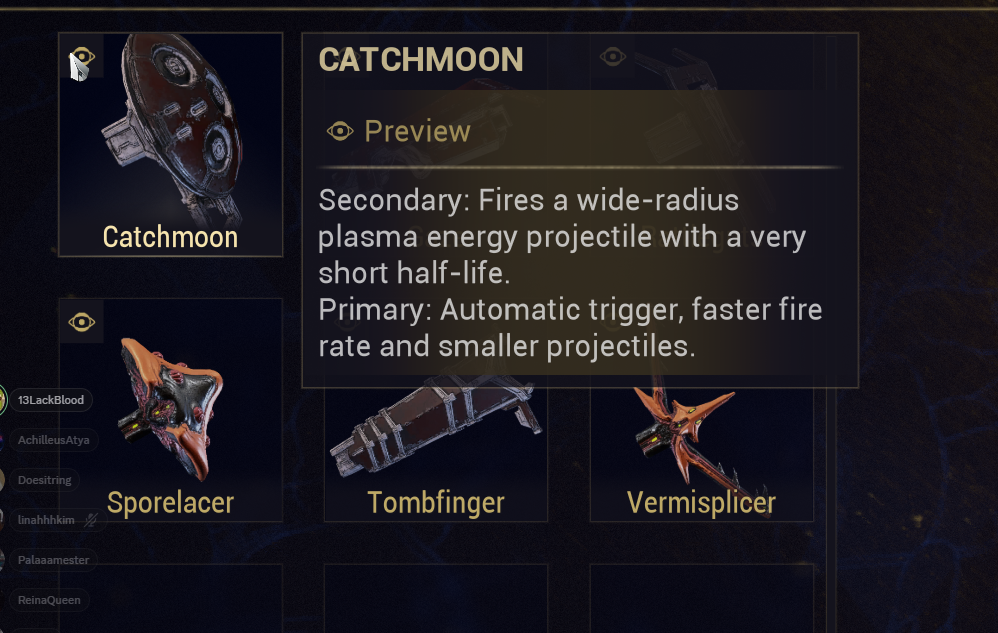This screenshot has height=633, width=998.
Task: Toggle the eye icon on Catchmoon tile
Action: click(84, 57)
